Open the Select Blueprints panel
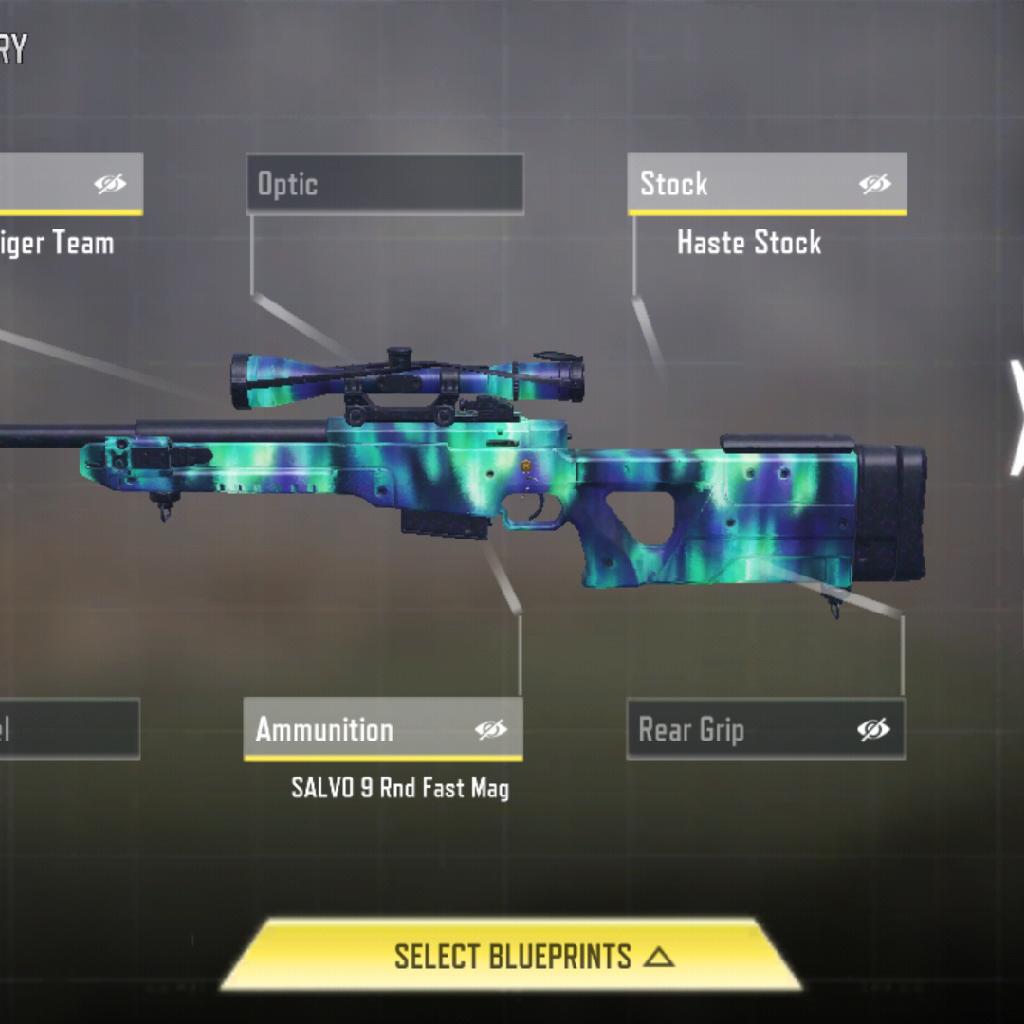Image resolution: width=1024 pixels, height=1024 pixels. [512, 956]
